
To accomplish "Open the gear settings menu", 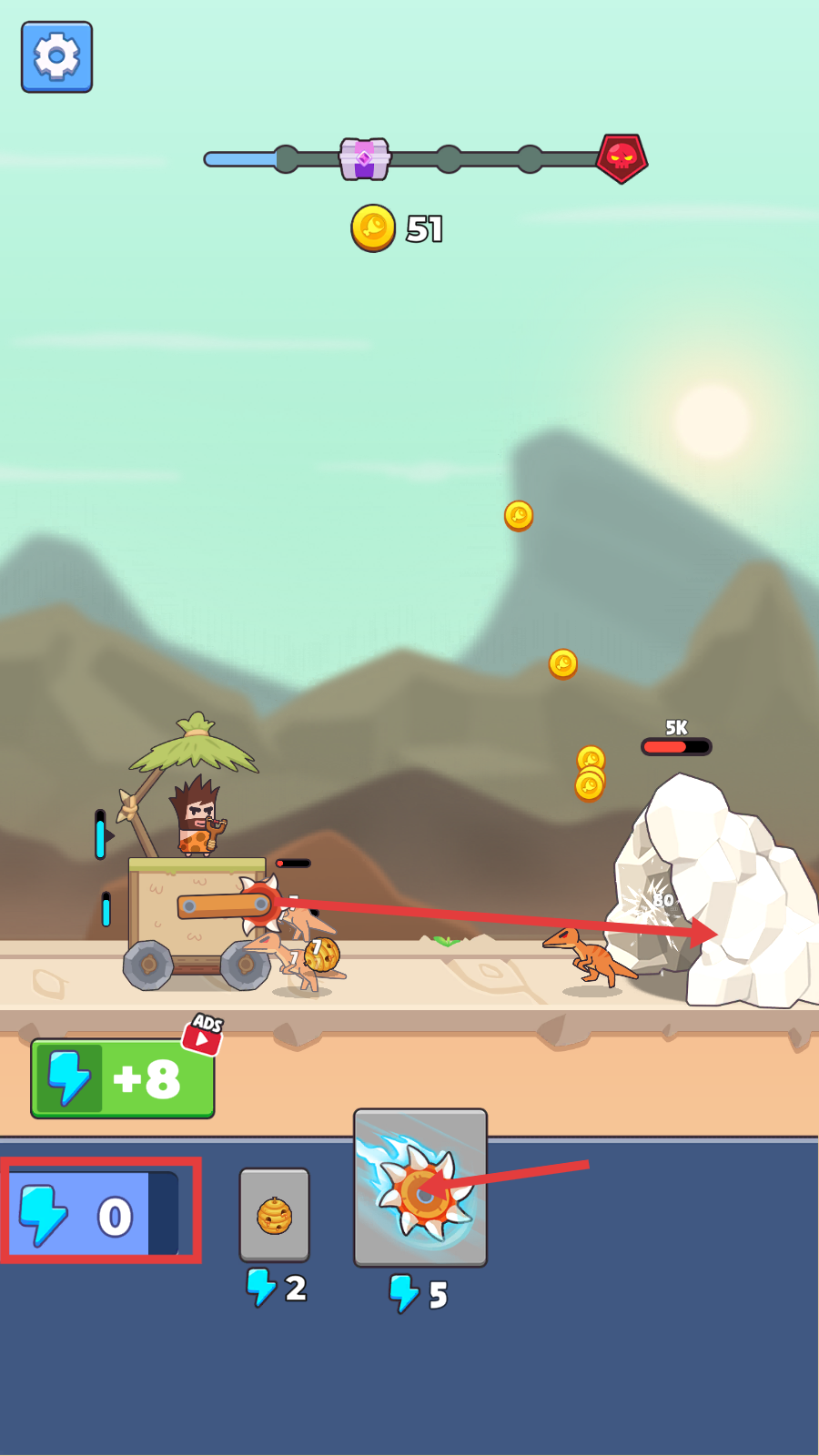I will (x=56, y=57).
